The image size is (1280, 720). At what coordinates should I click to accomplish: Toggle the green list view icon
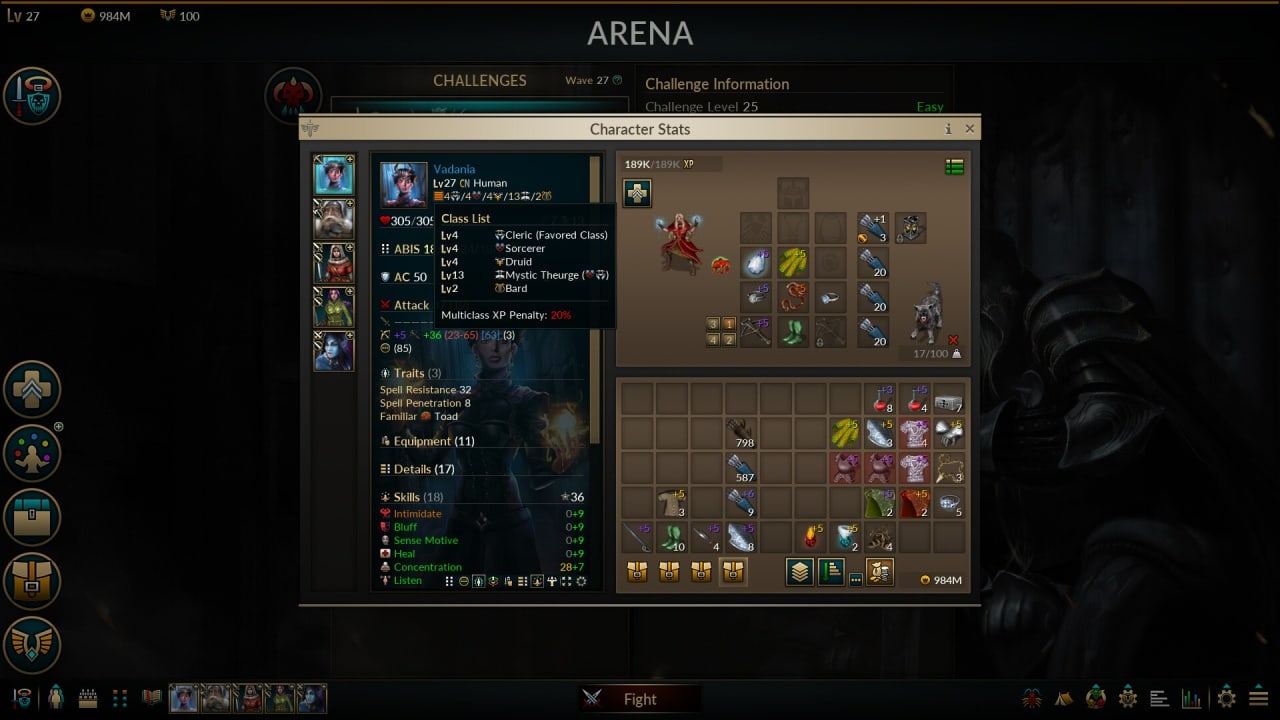coord(954,167)
